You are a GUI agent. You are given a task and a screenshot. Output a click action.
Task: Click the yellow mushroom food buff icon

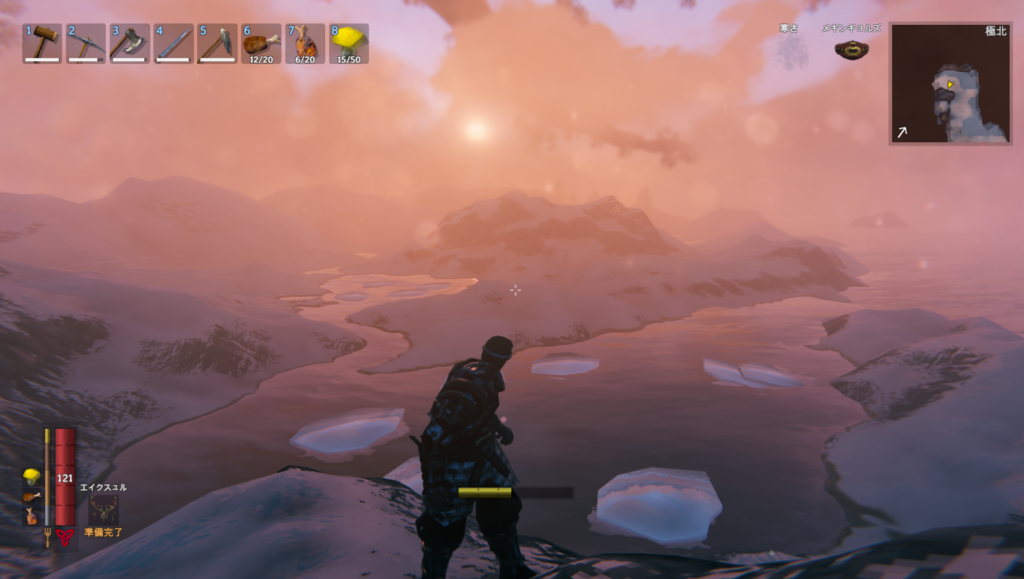32,476
